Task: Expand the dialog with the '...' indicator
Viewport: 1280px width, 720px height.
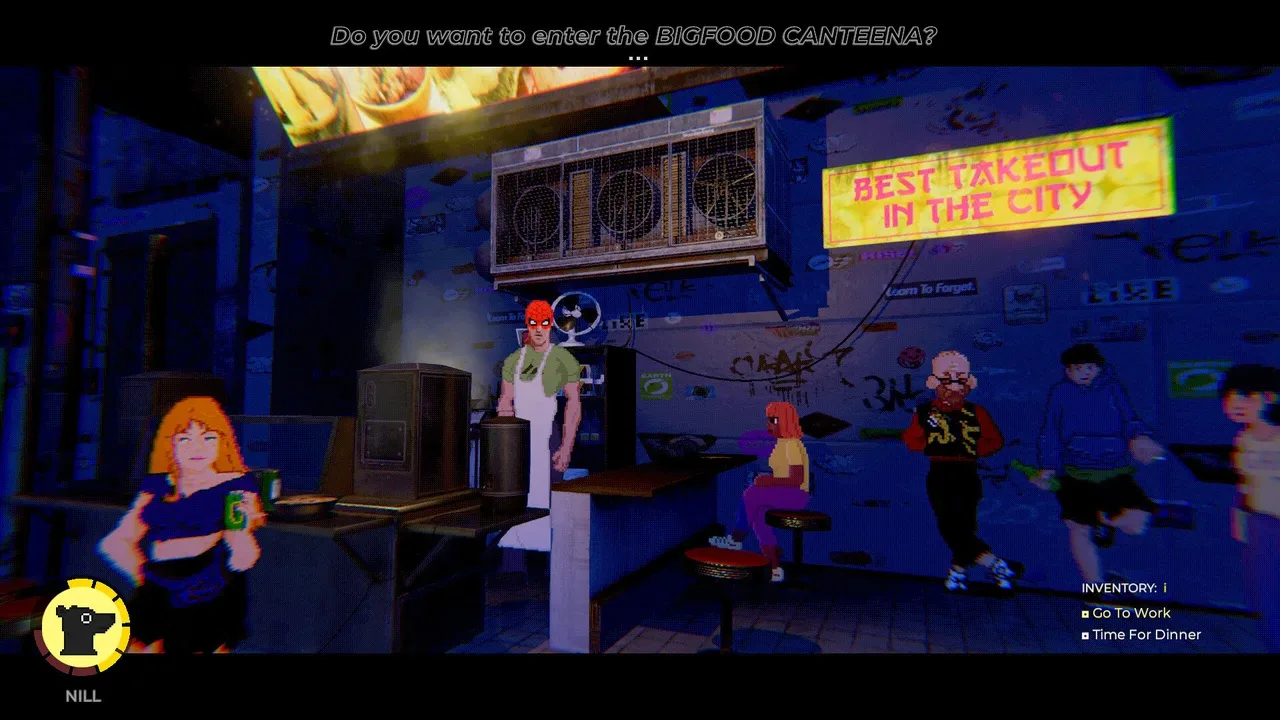Action: 638,57
